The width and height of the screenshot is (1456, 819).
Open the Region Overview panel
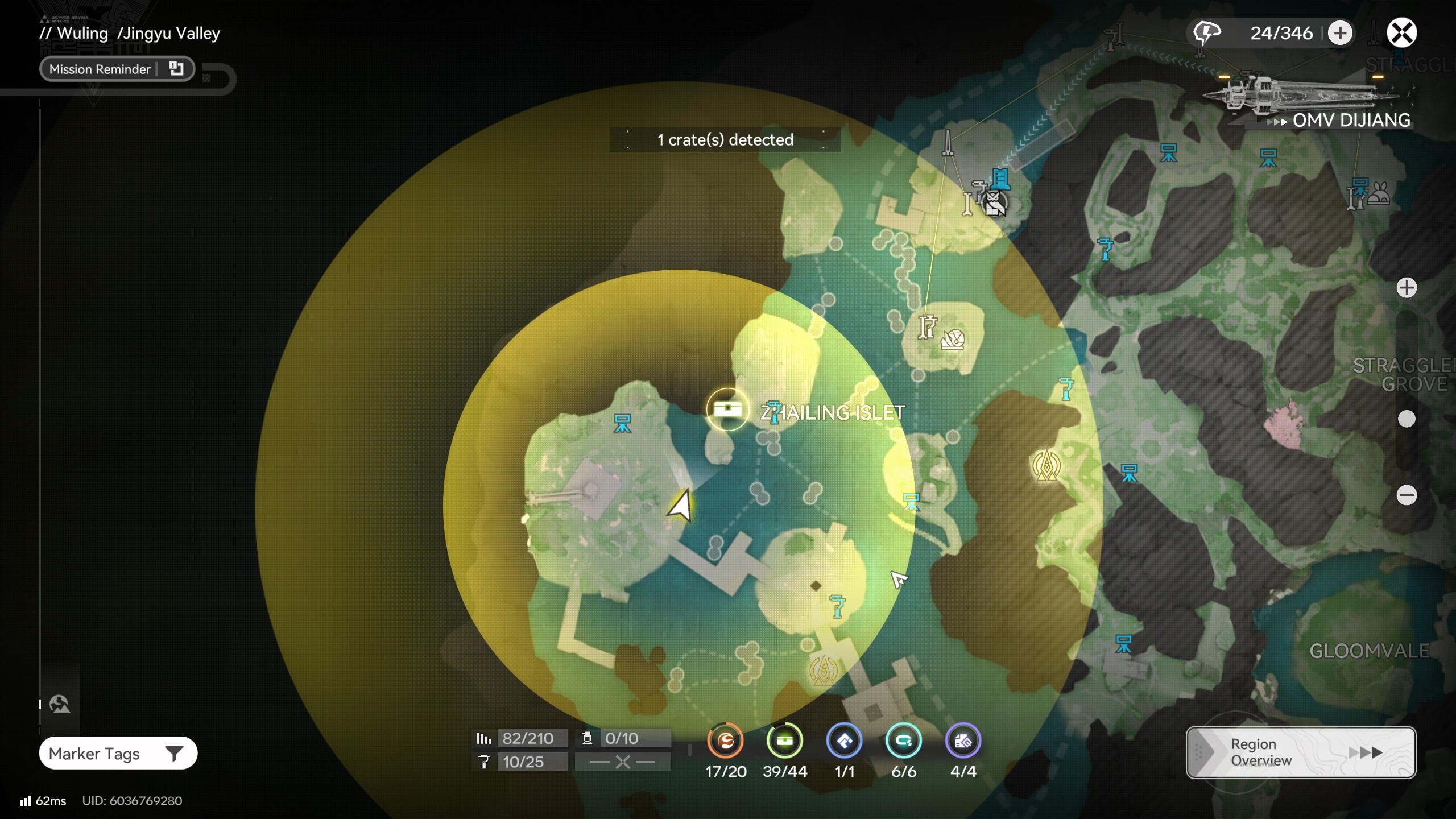pyautogui.click(x=1300, y=752)
